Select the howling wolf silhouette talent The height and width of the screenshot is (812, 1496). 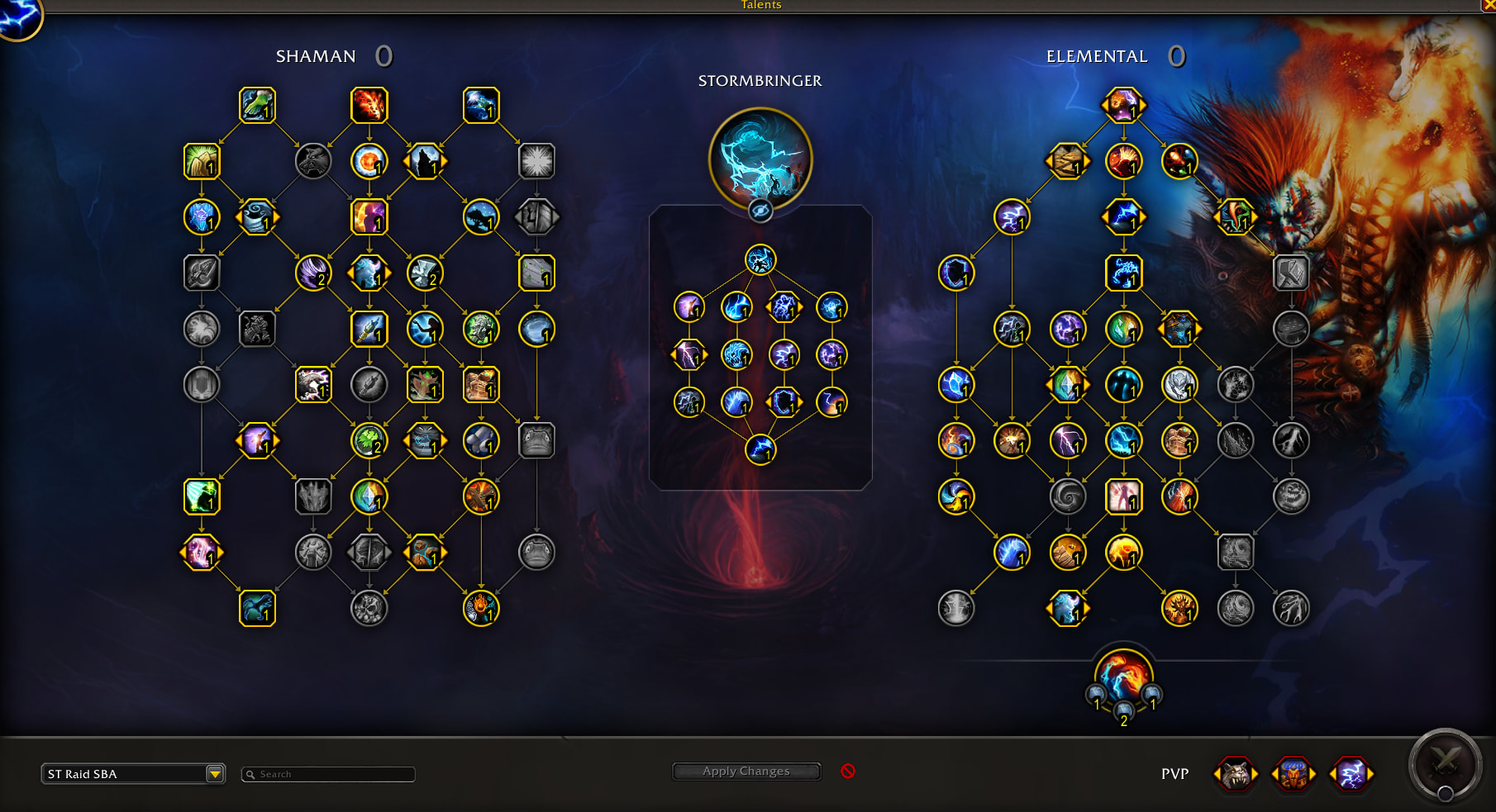point(425,161)
